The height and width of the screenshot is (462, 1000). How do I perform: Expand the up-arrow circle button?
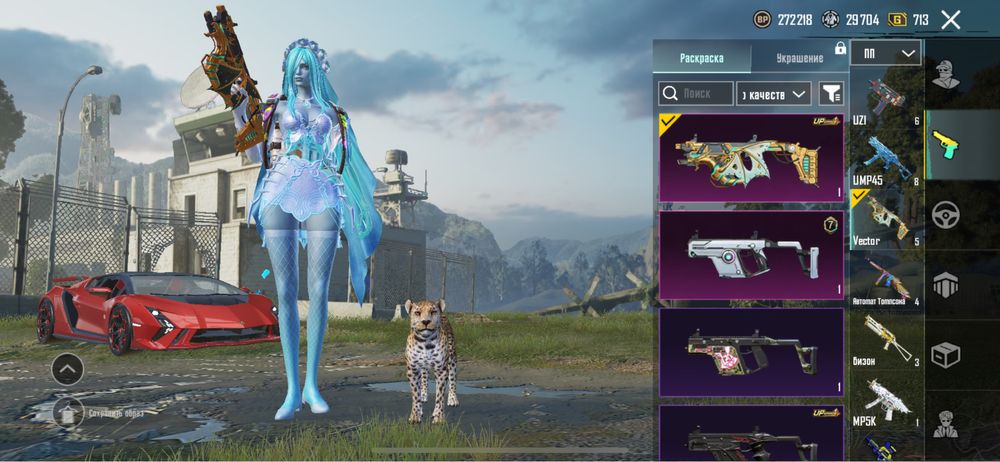pyautogui.click(x=67, y=369)
